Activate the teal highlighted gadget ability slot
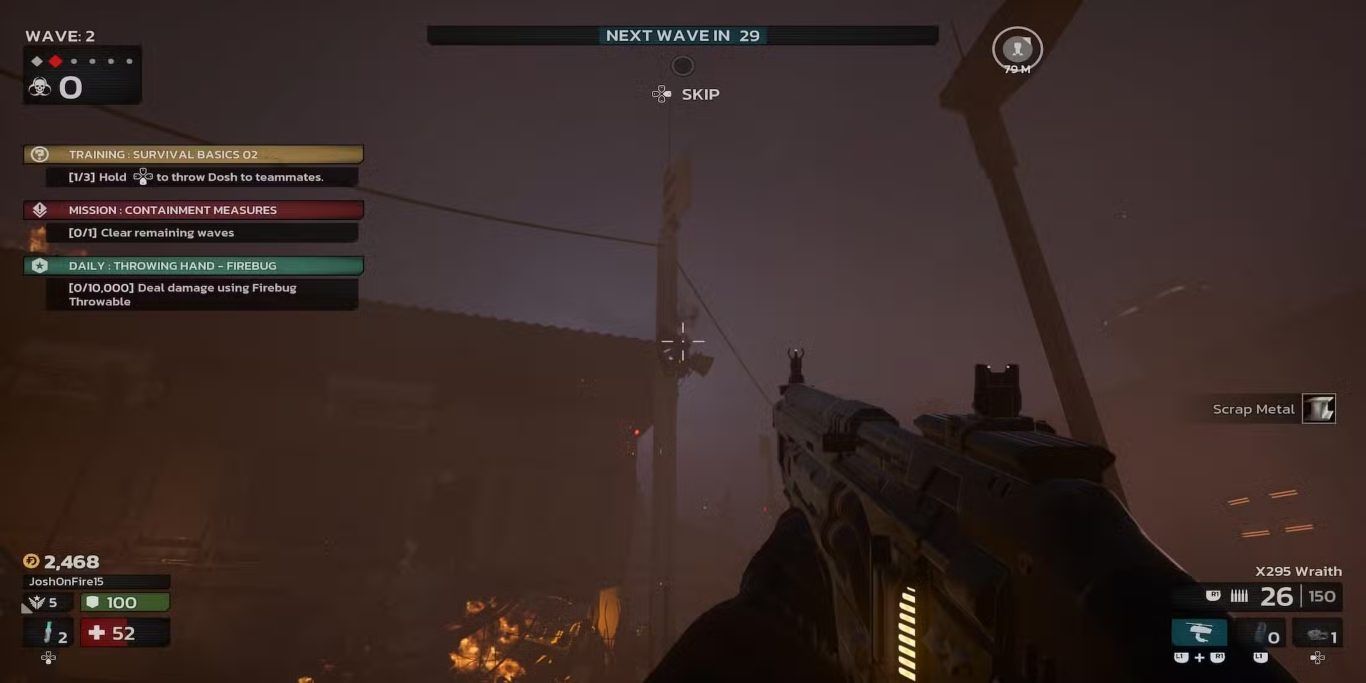Image resolution: width=1366 pixels, height=683 pixels. pos(1199,633)
